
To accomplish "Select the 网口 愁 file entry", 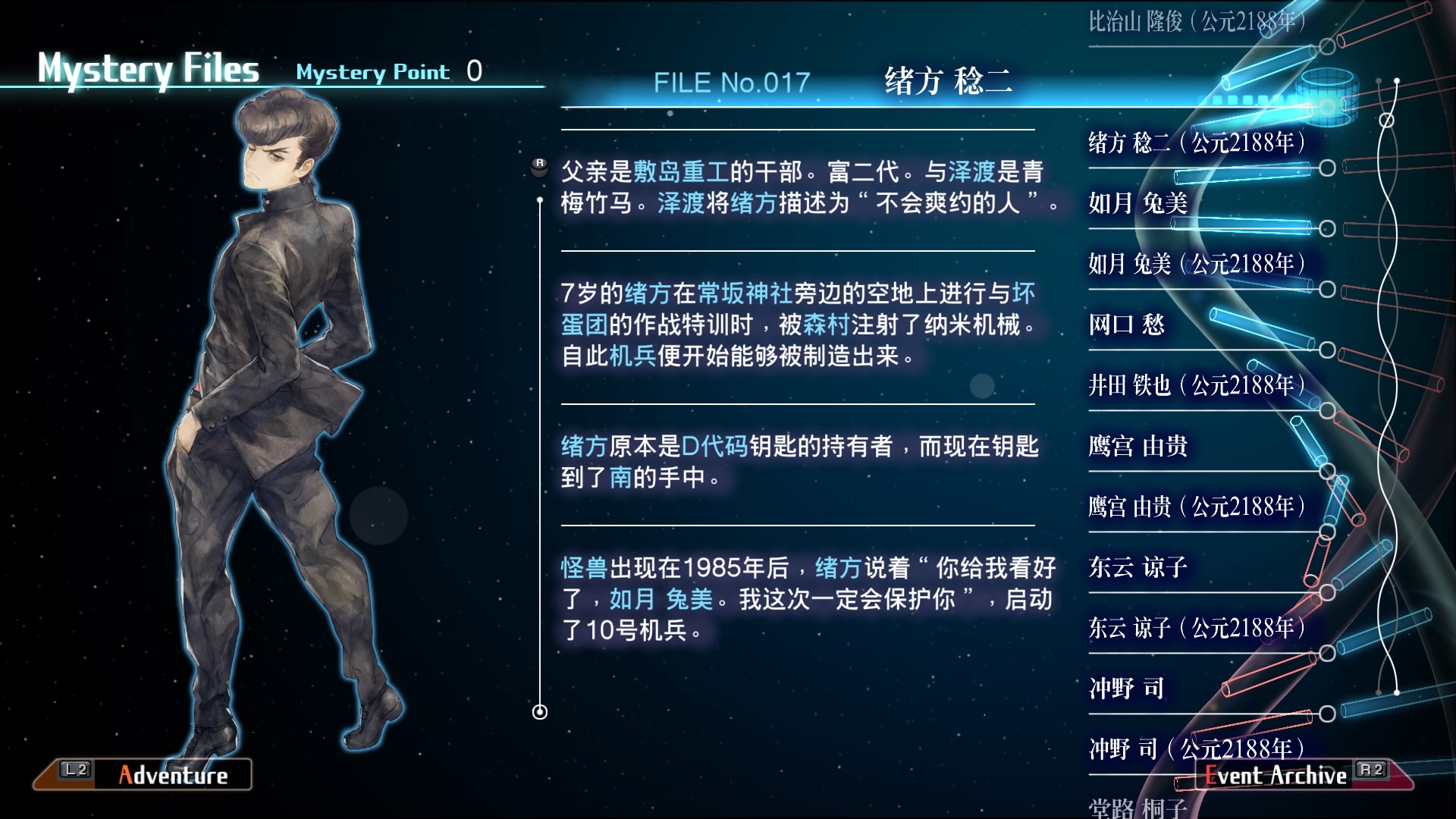I will pos(1126,325).
